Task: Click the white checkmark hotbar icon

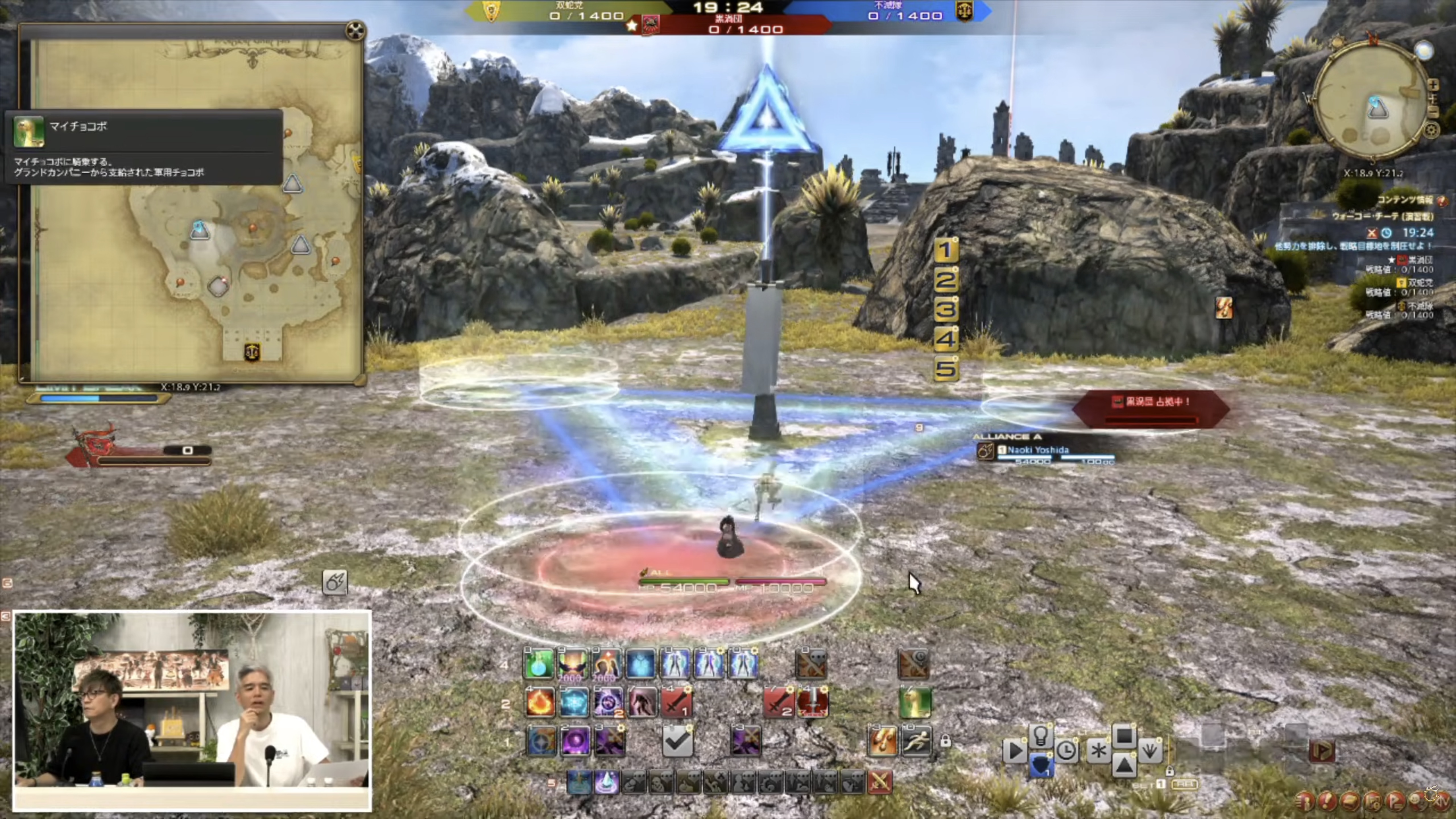Action: [677, 741]
